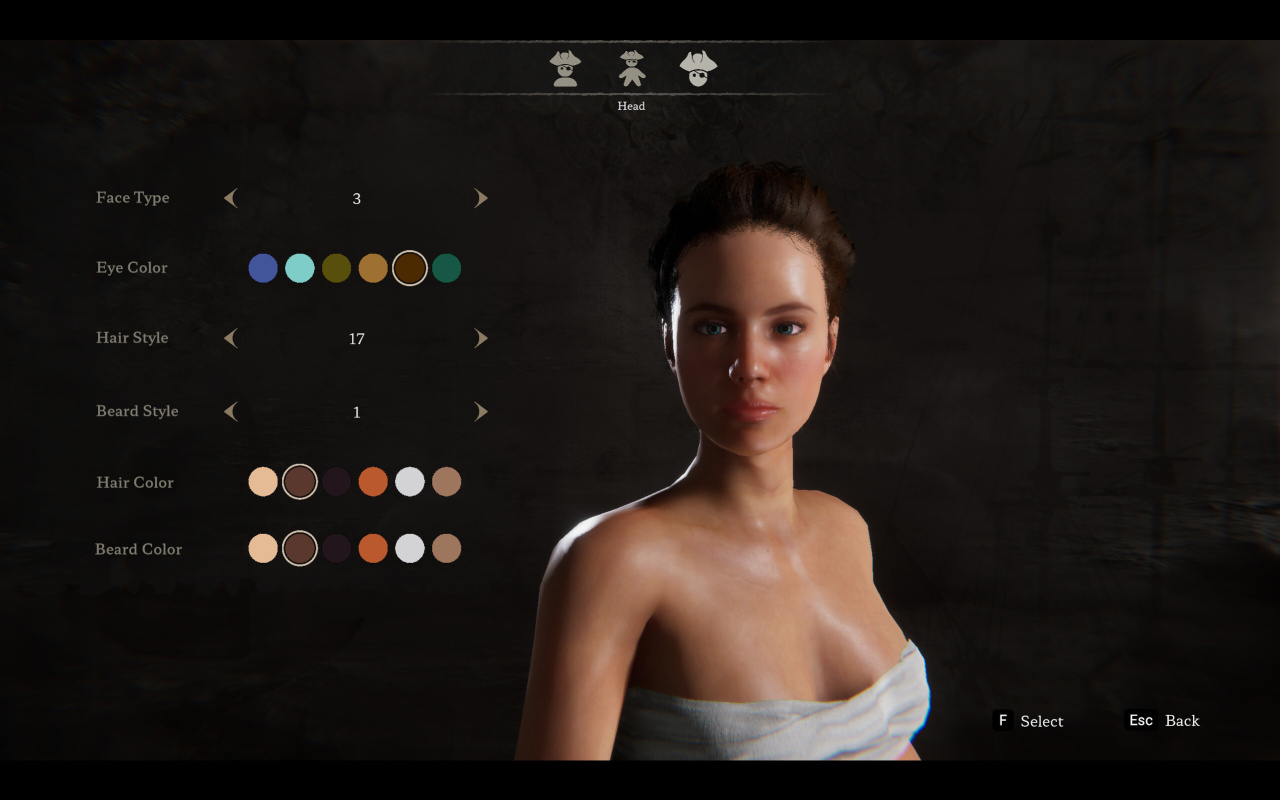Advance to the next Face Type
1280x800 pixels.
481,198
